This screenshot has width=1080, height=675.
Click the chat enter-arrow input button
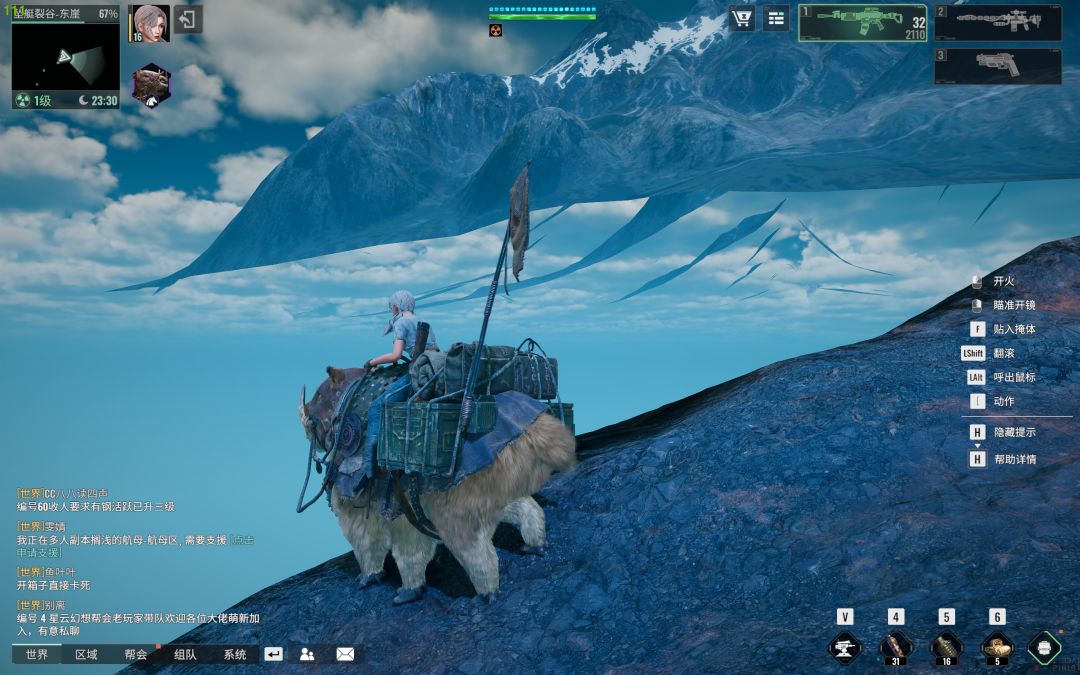coord(274,654)
